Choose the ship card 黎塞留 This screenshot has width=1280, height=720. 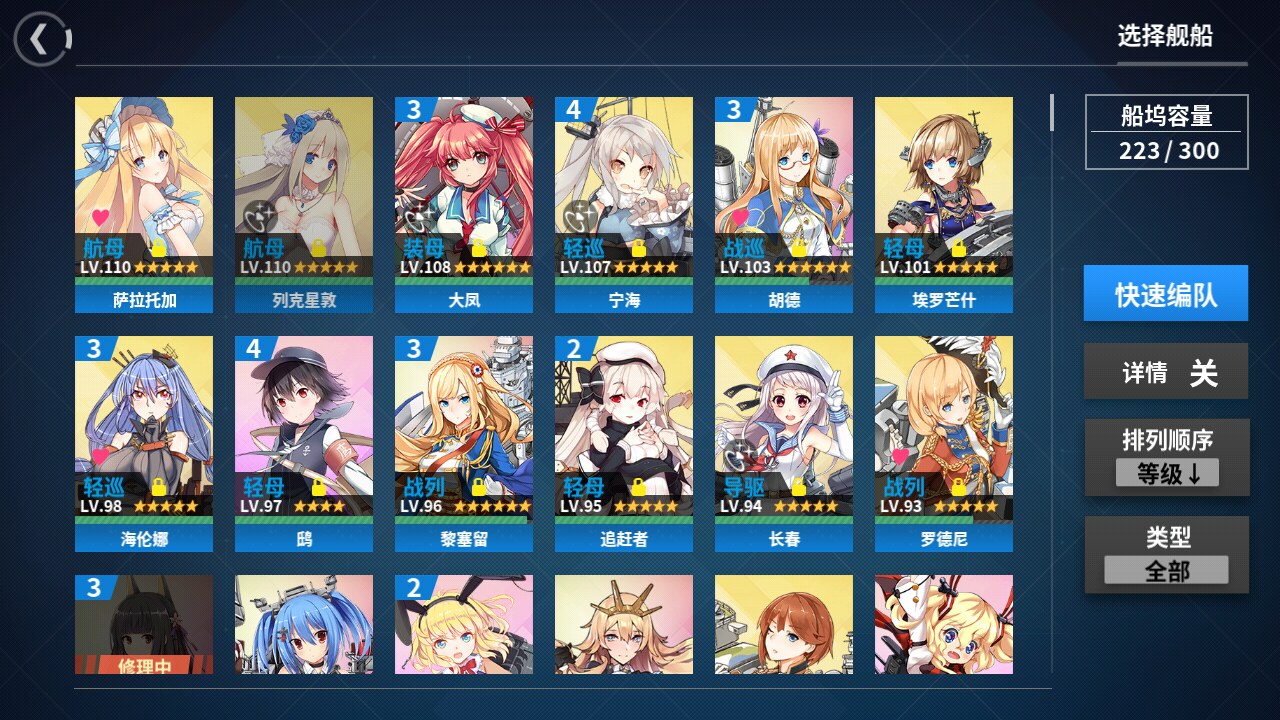(464, 443)
